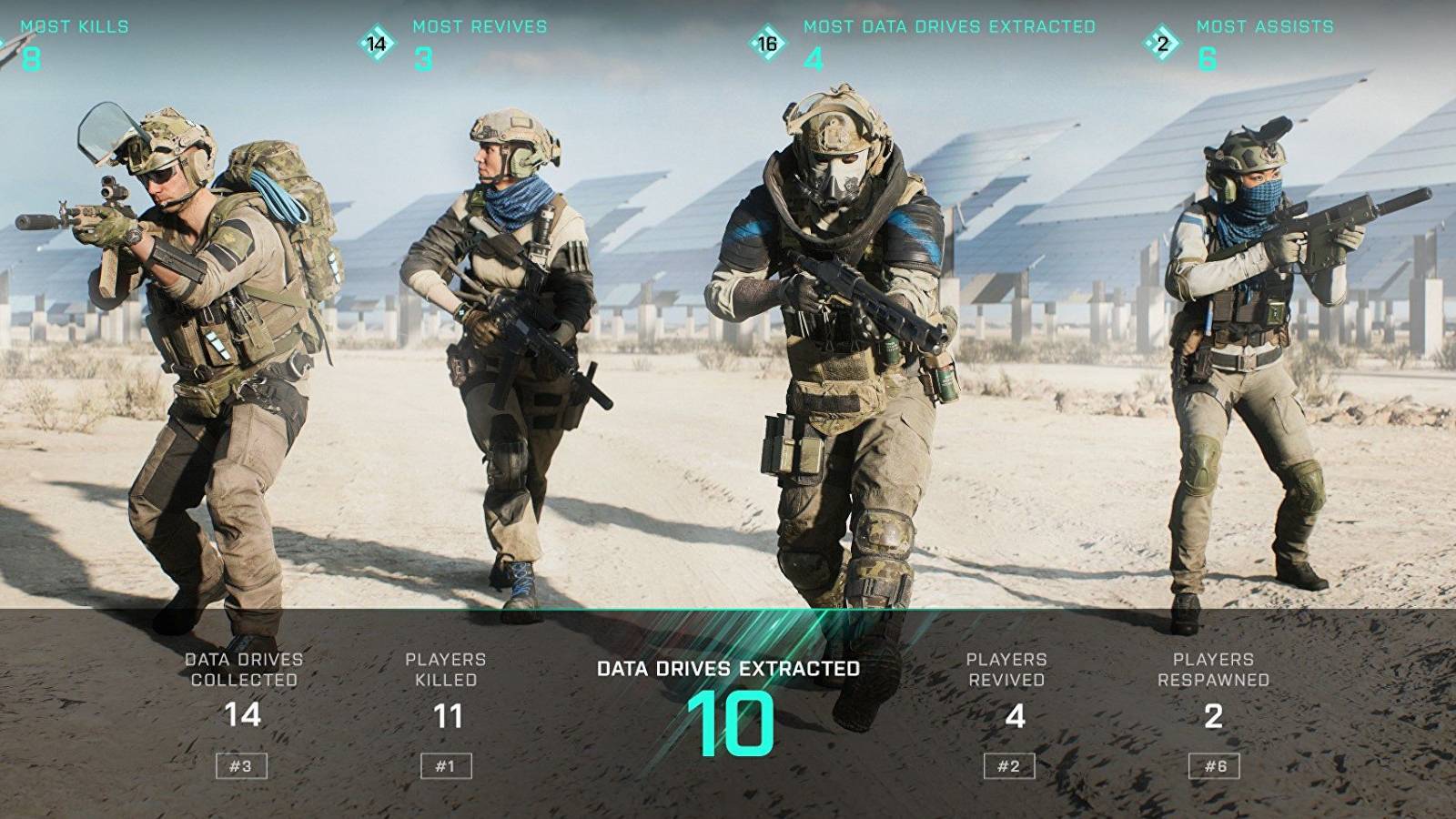Expand the Most Data Drives Extracted entry
The image size is (1456, 819).
pos(946,27)
